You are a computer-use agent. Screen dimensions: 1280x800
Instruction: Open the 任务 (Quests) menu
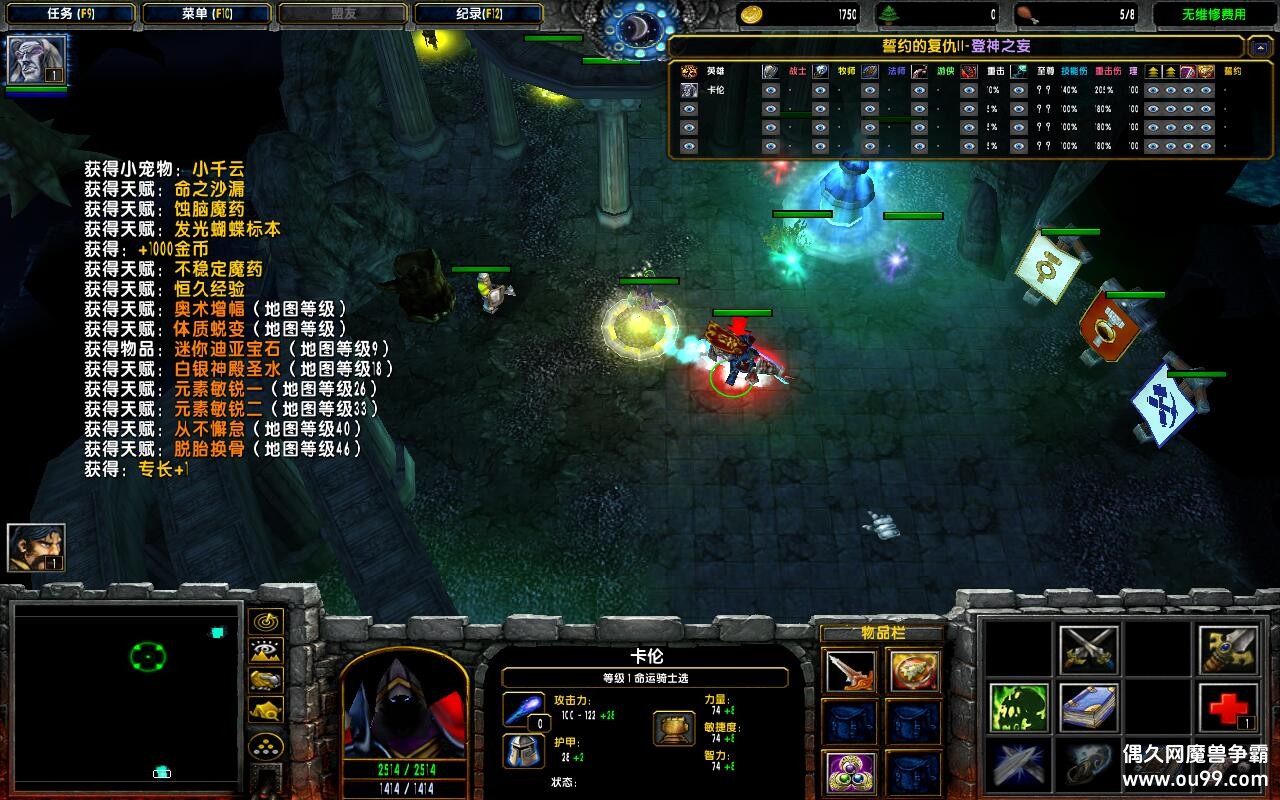coord(70,14)
